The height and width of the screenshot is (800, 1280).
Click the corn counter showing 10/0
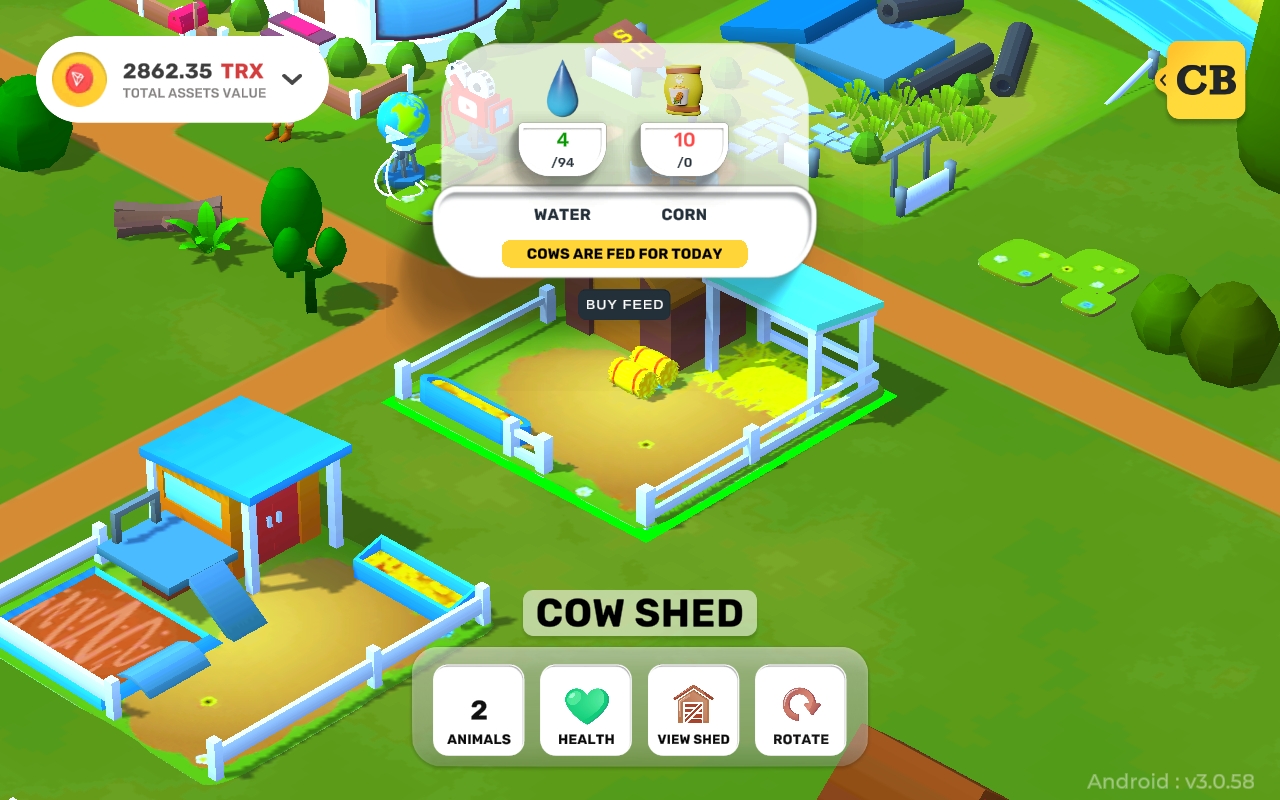point(684,148)
